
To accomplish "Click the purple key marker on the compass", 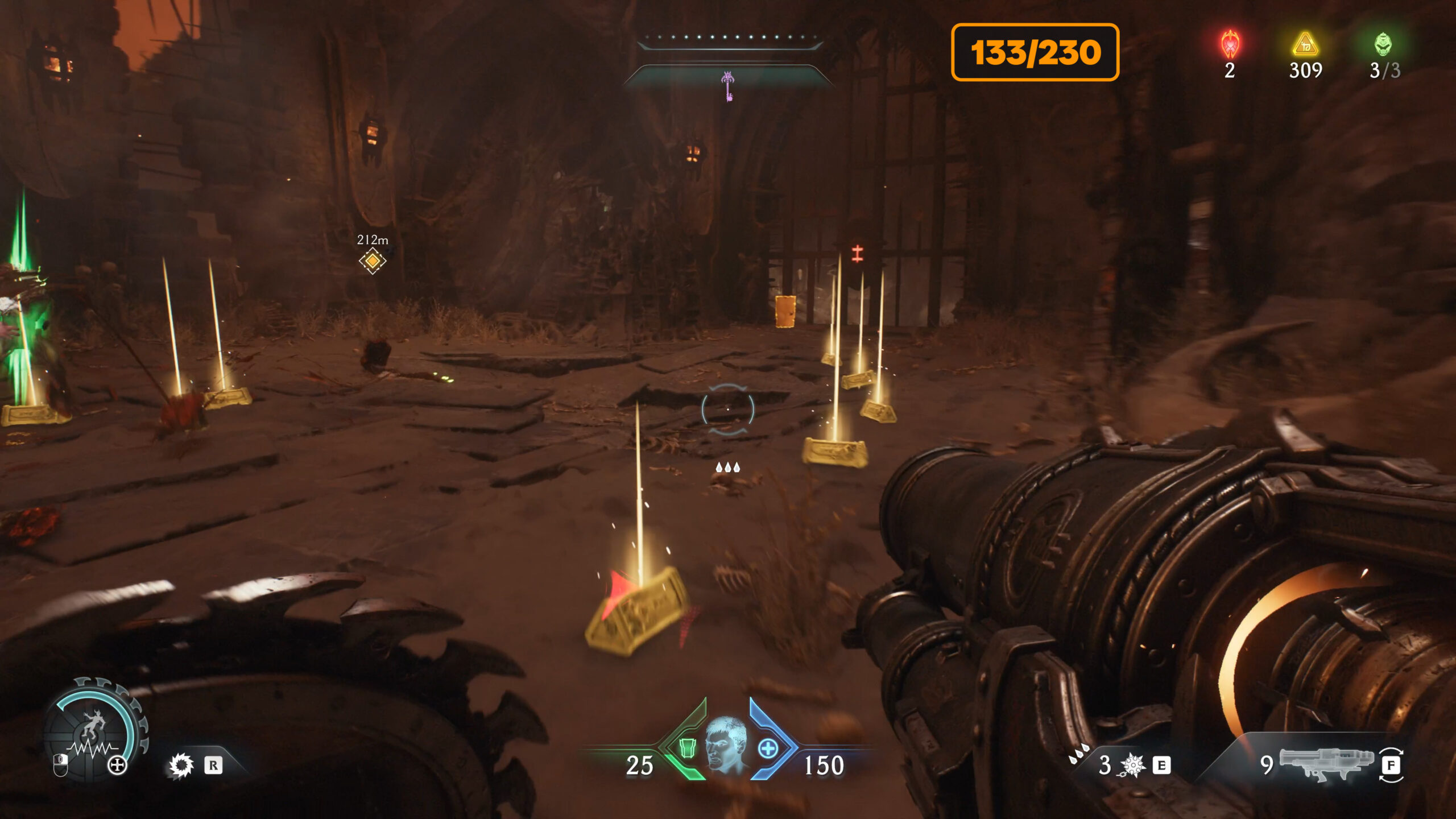I will pyautogui.click(x=727, y=85).
